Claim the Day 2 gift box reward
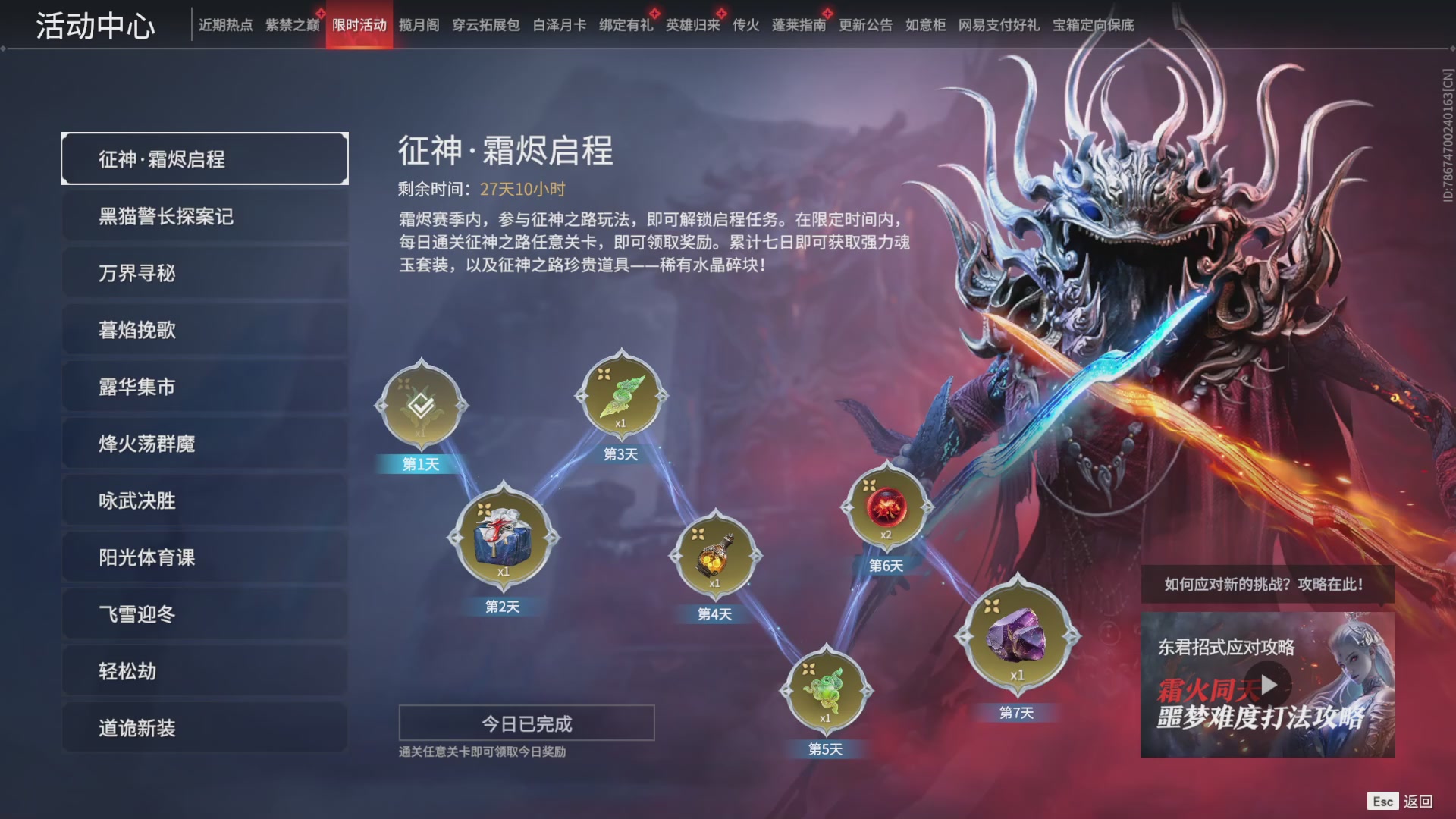Screen dimensions: 1456x819 [504, 538]
